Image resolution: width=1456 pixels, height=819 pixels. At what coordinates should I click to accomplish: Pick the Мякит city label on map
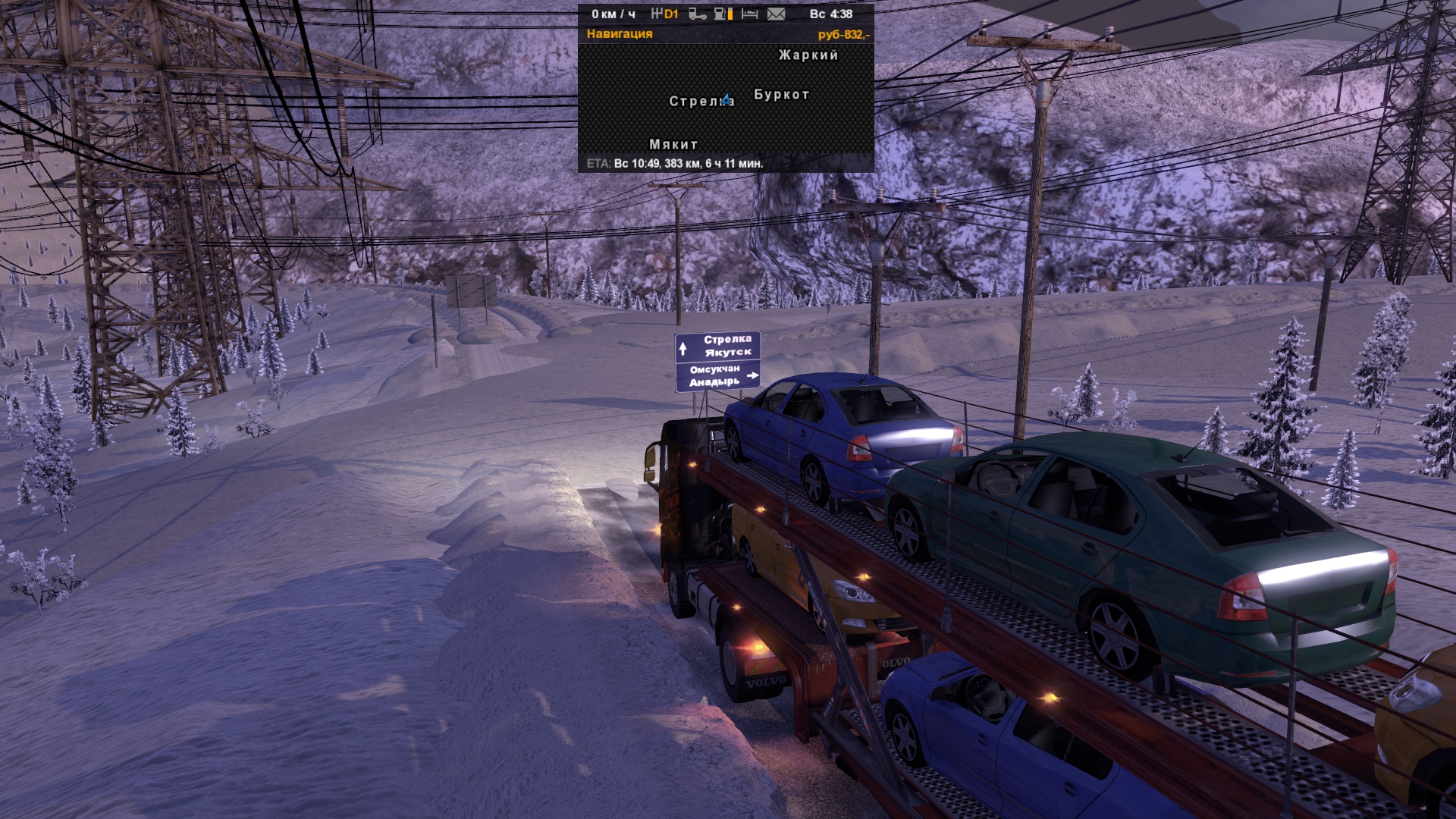(673, 144)
